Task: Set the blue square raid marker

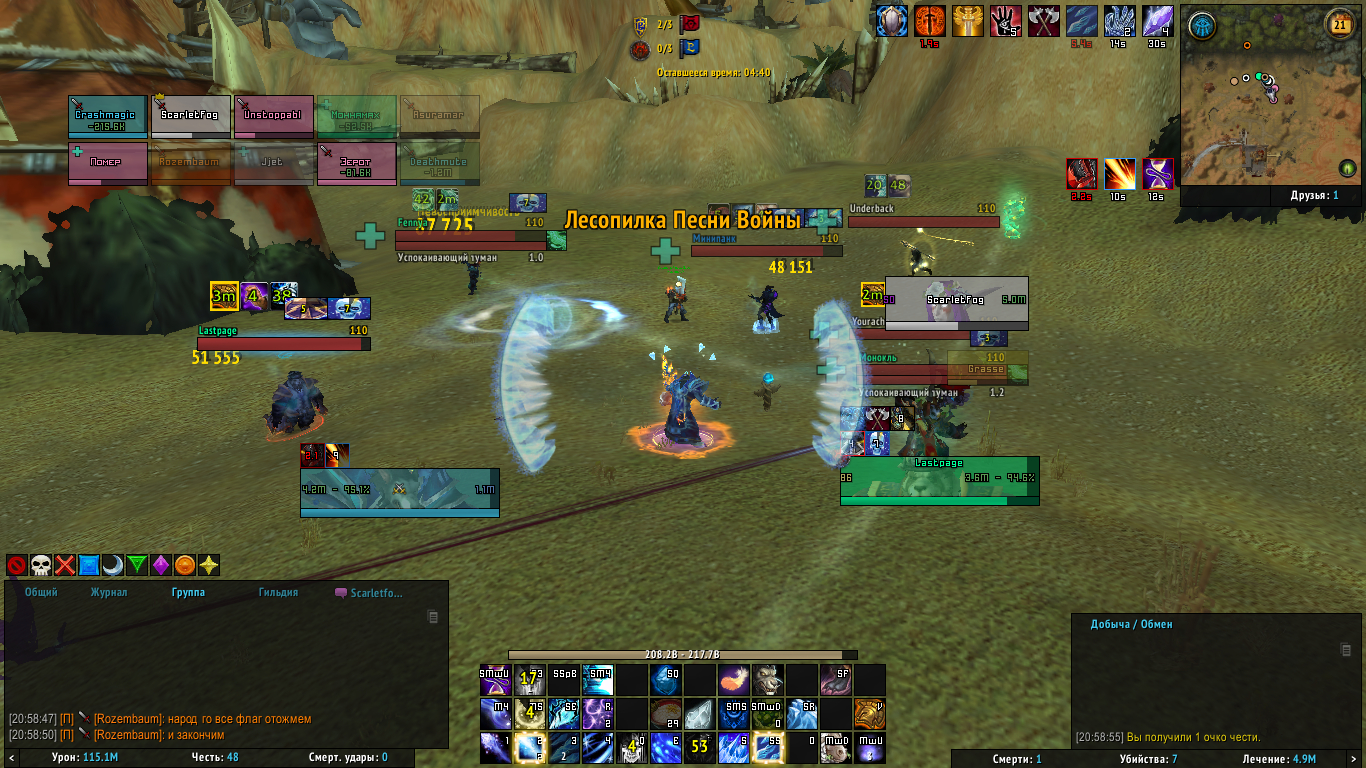Action: (x=89, y=566)
